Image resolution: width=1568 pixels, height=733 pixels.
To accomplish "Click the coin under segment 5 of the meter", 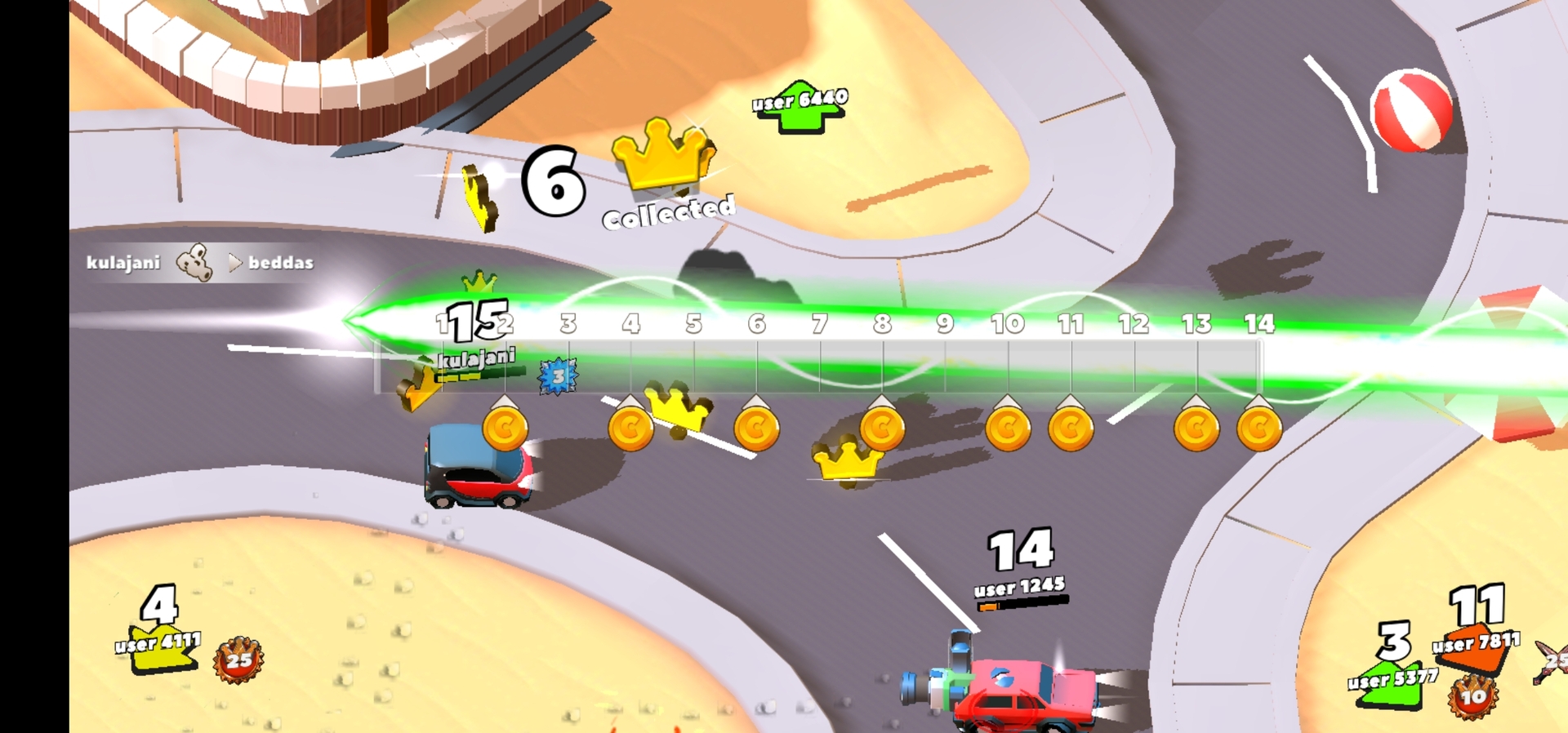I will click(755, 429).
